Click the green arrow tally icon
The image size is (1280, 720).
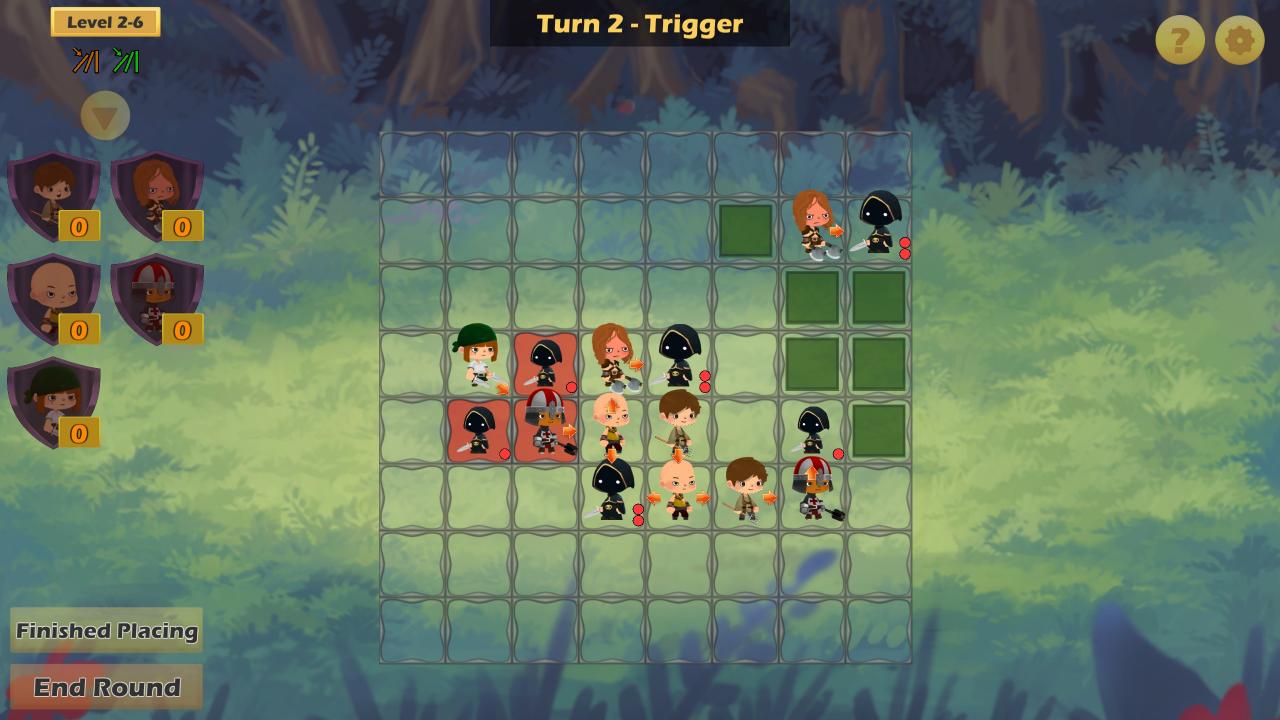pos(126,62)
